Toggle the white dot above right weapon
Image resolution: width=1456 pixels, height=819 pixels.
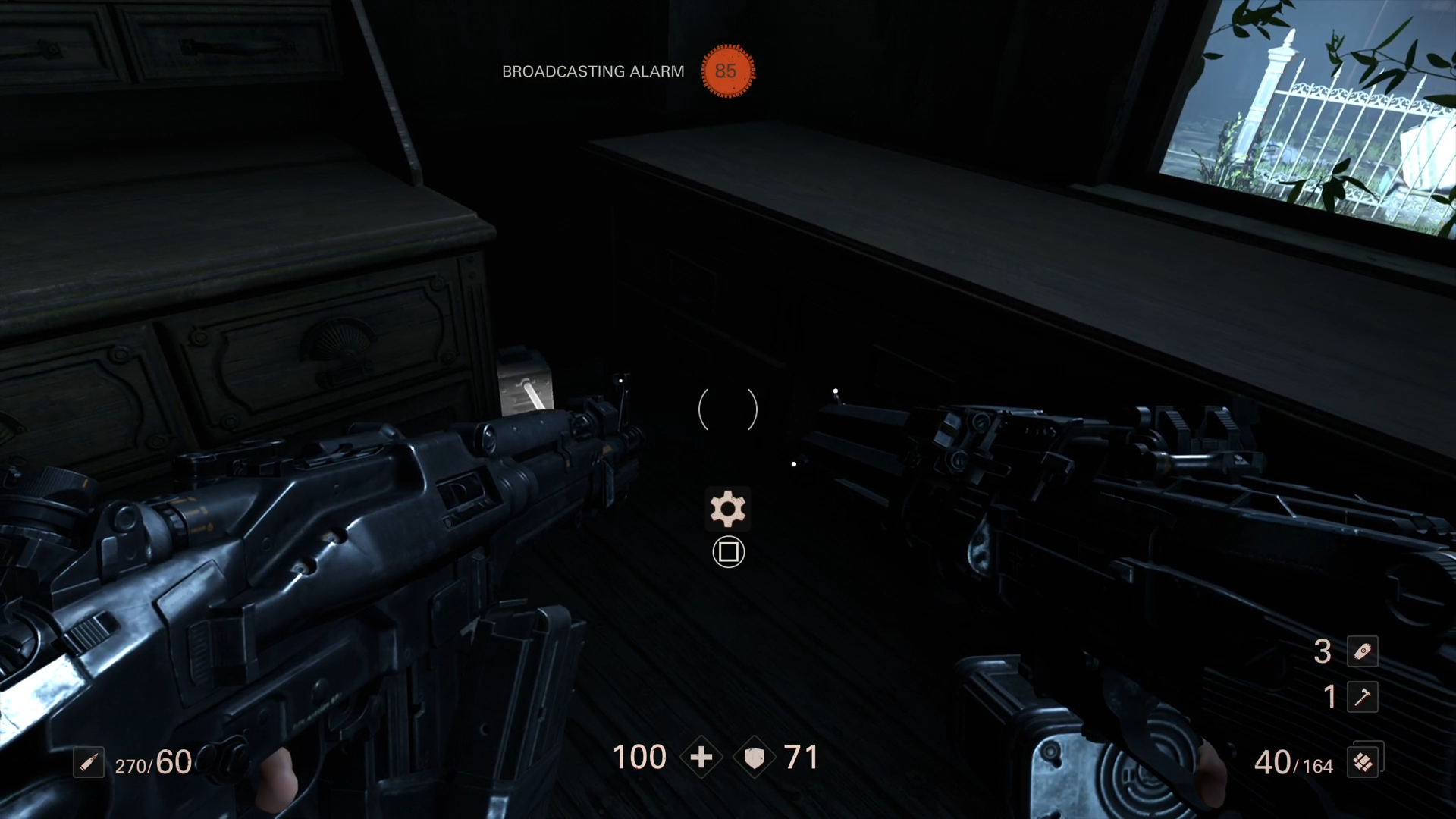[835, 390]
